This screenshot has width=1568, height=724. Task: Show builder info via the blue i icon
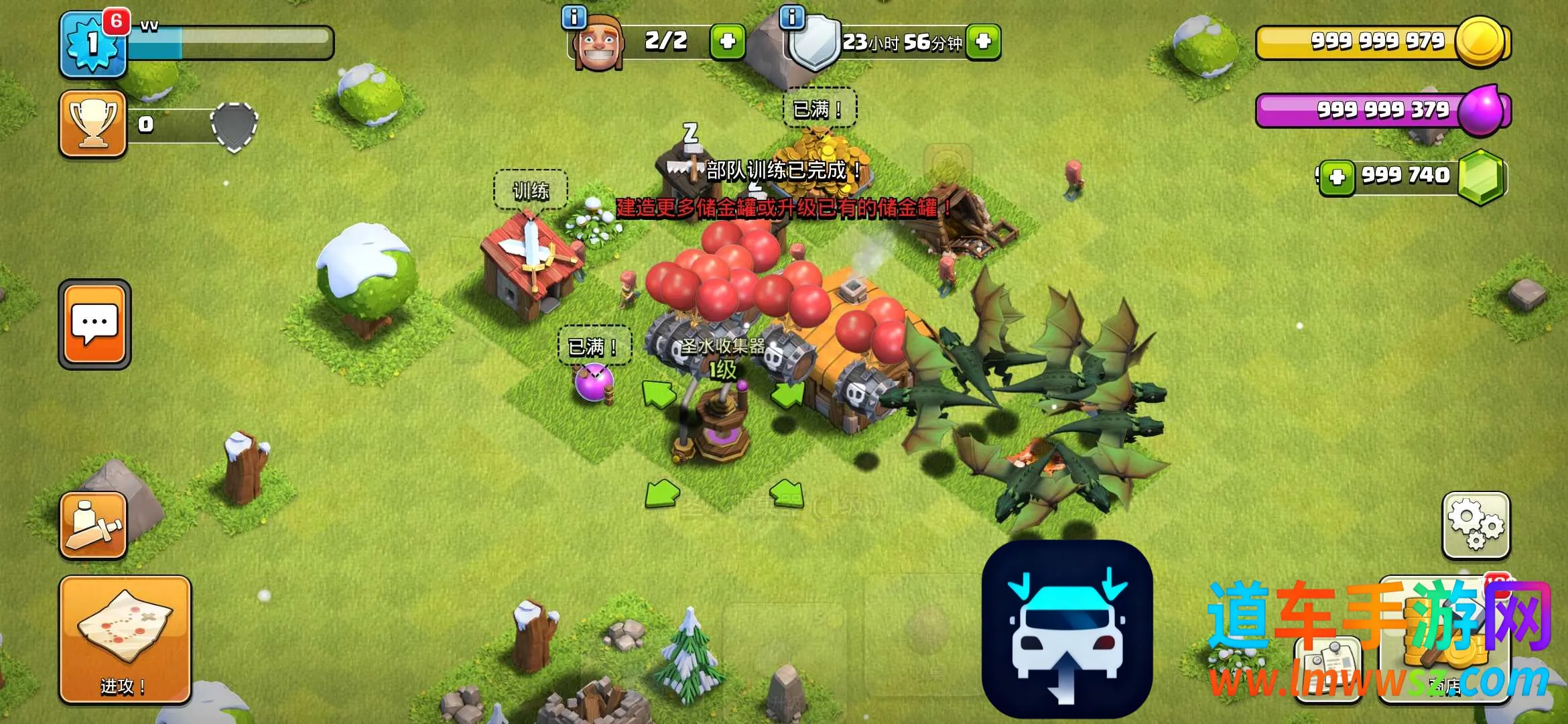(x=574, y=17)
